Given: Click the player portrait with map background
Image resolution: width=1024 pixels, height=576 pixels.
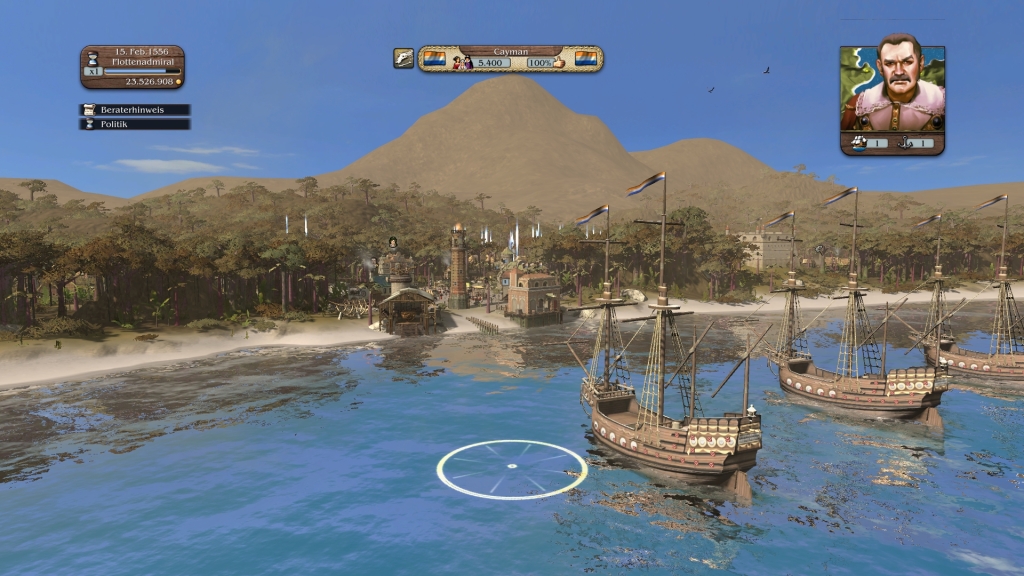Looking at the screenshot, I should click(892, 88).
